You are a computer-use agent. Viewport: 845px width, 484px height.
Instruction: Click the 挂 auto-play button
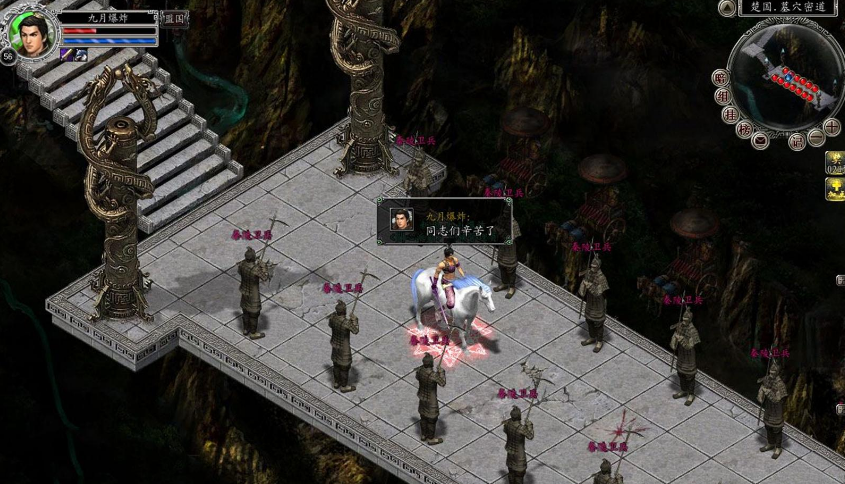pyautogui.click(x=730, y=114)
